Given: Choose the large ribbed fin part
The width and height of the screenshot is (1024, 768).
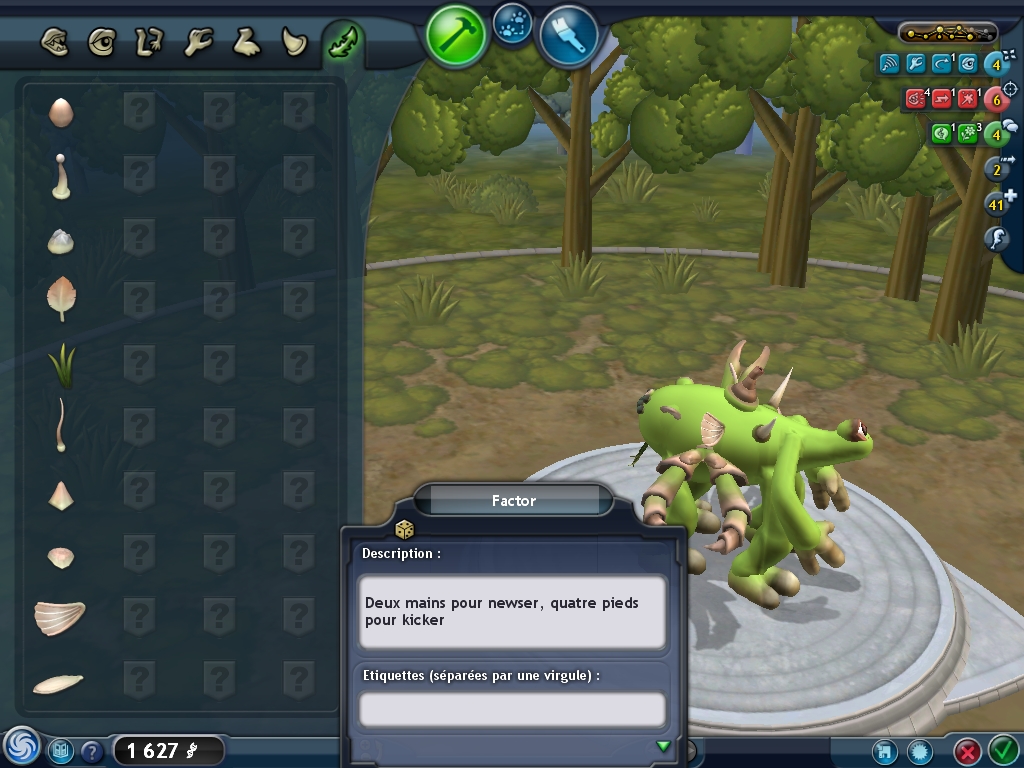Looking at the screenshot, I should 59,618.
